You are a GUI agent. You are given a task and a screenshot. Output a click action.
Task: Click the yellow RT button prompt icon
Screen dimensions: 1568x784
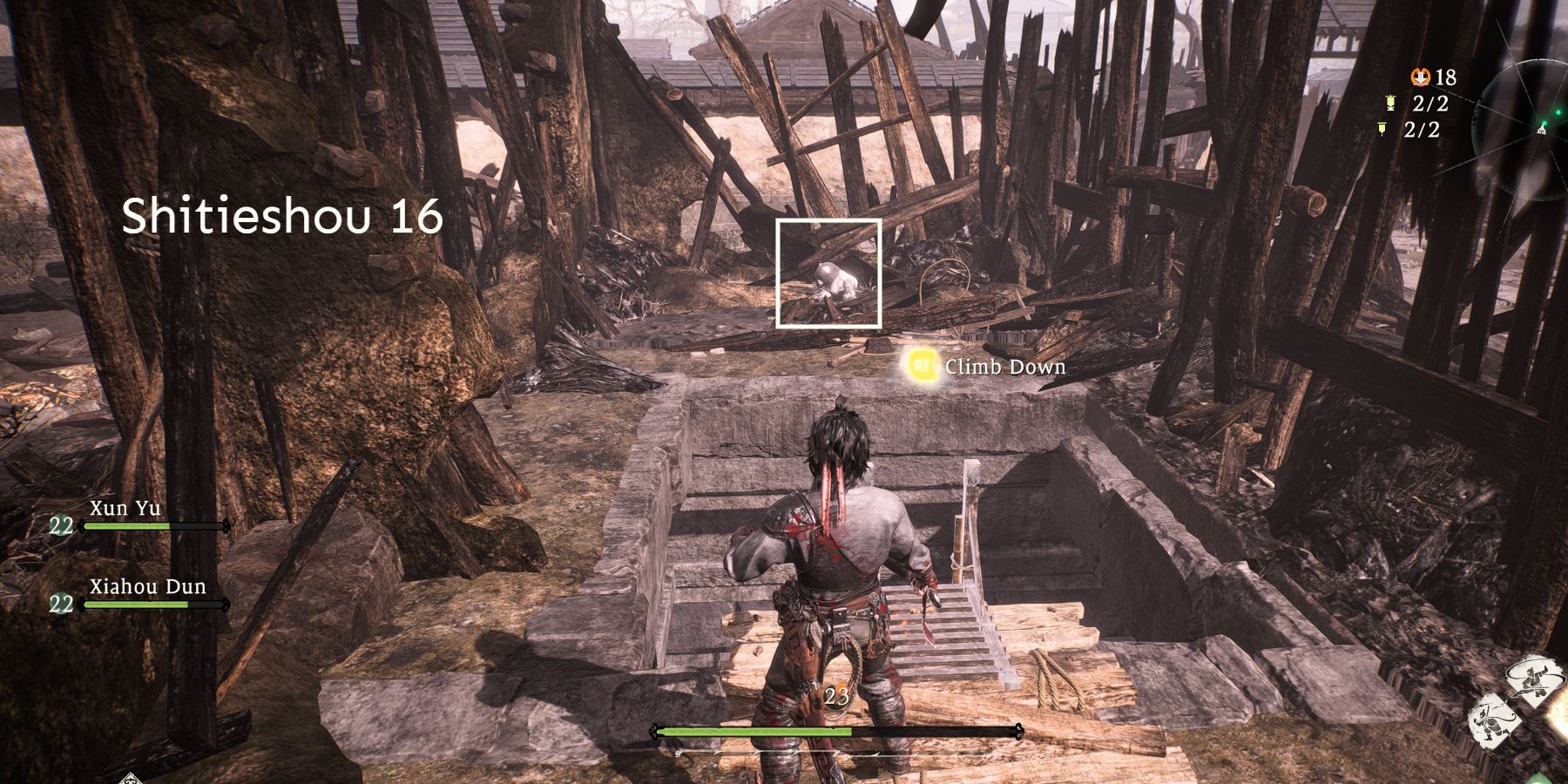[x=921, y=367]
